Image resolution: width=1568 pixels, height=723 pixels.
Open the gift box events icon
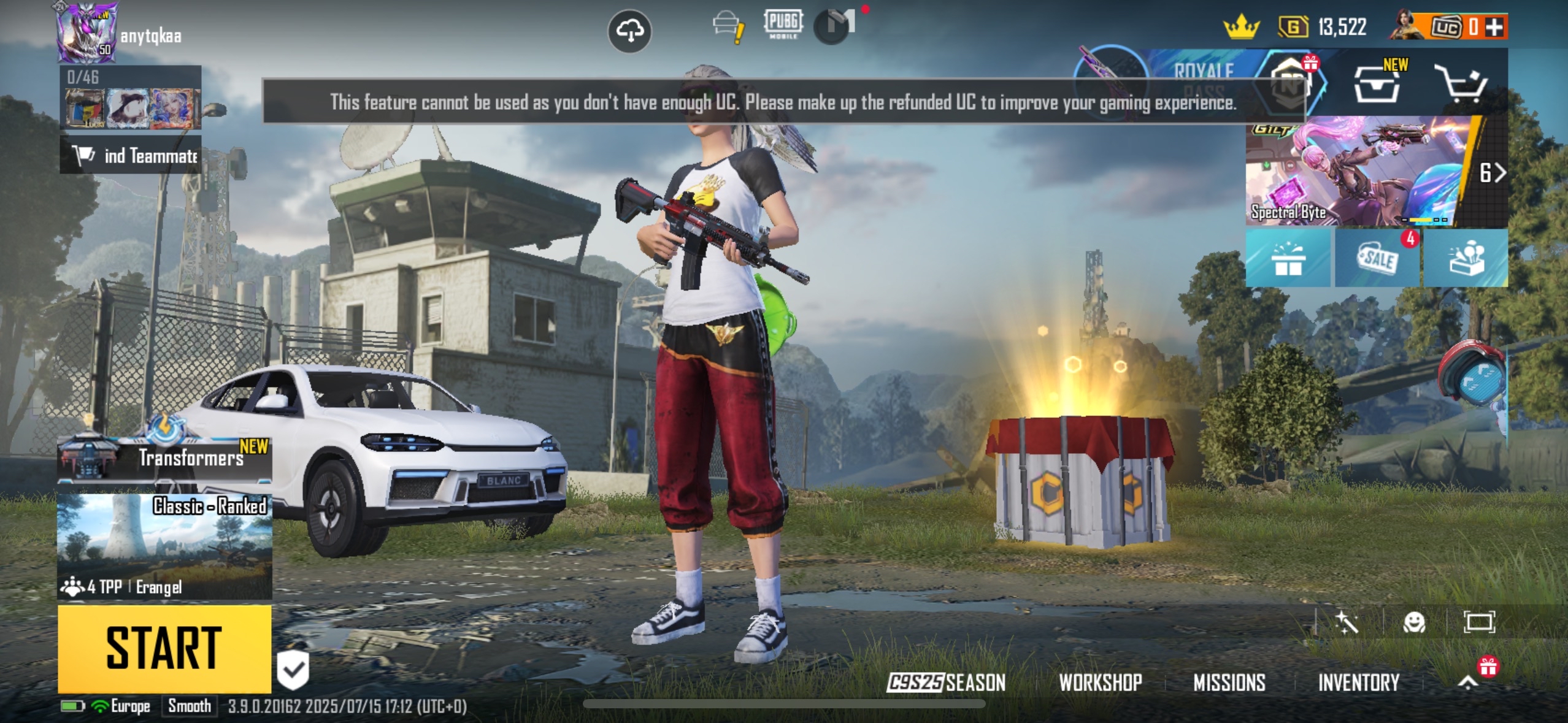click(x=1288, y=259)
